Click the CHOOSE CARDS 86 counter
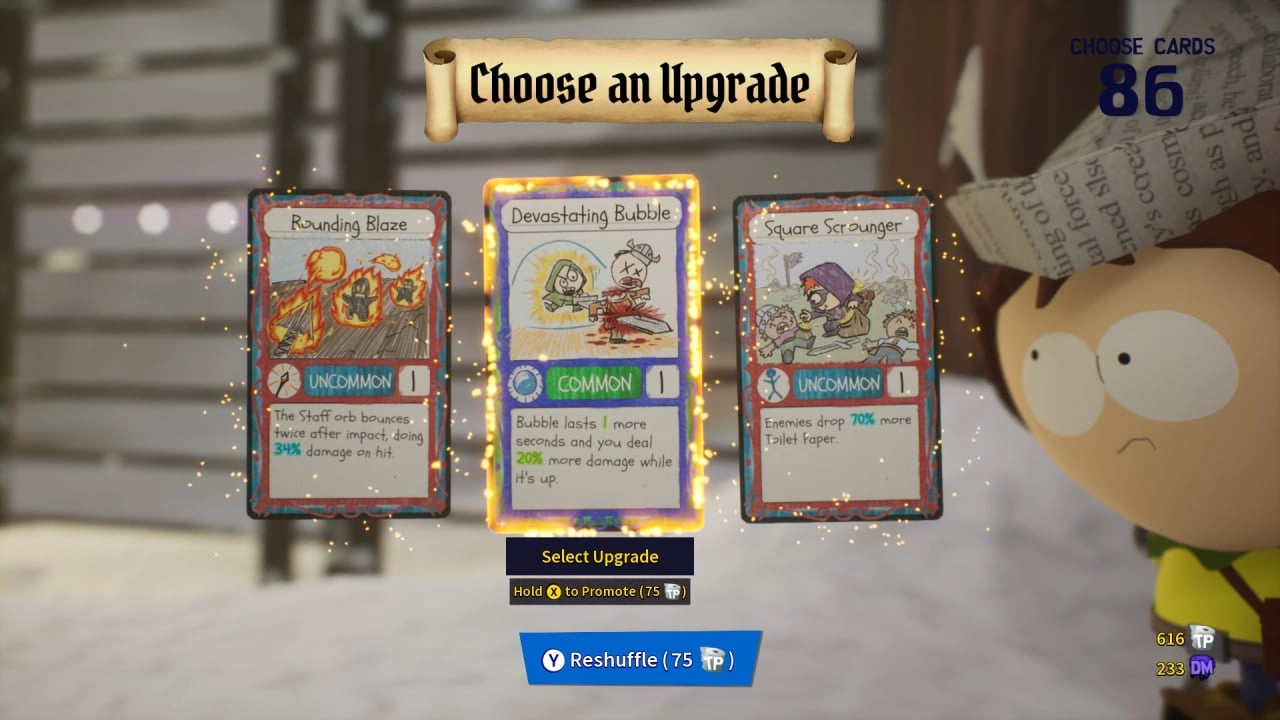1280x720 pixels. 1140,70
